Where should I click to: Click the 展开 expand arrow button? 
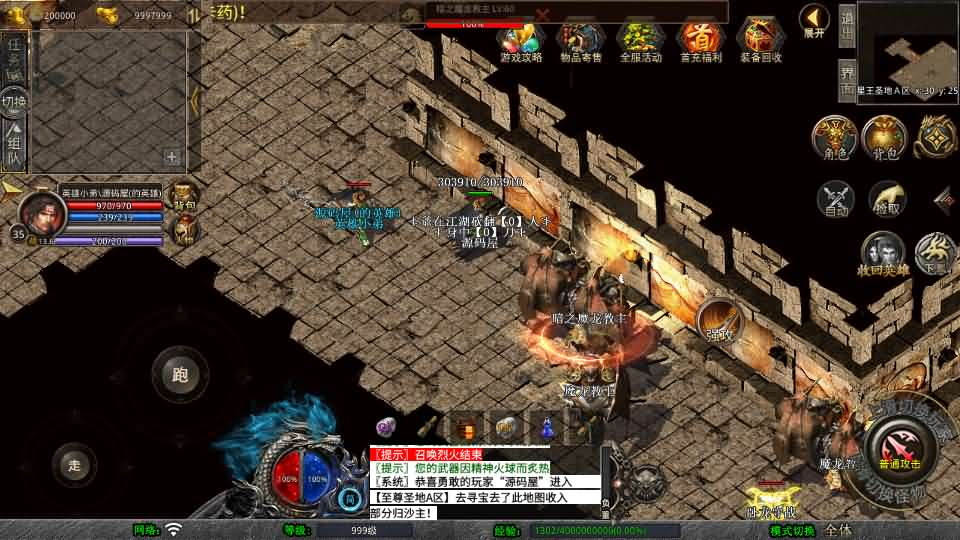(x=814, y=19)
